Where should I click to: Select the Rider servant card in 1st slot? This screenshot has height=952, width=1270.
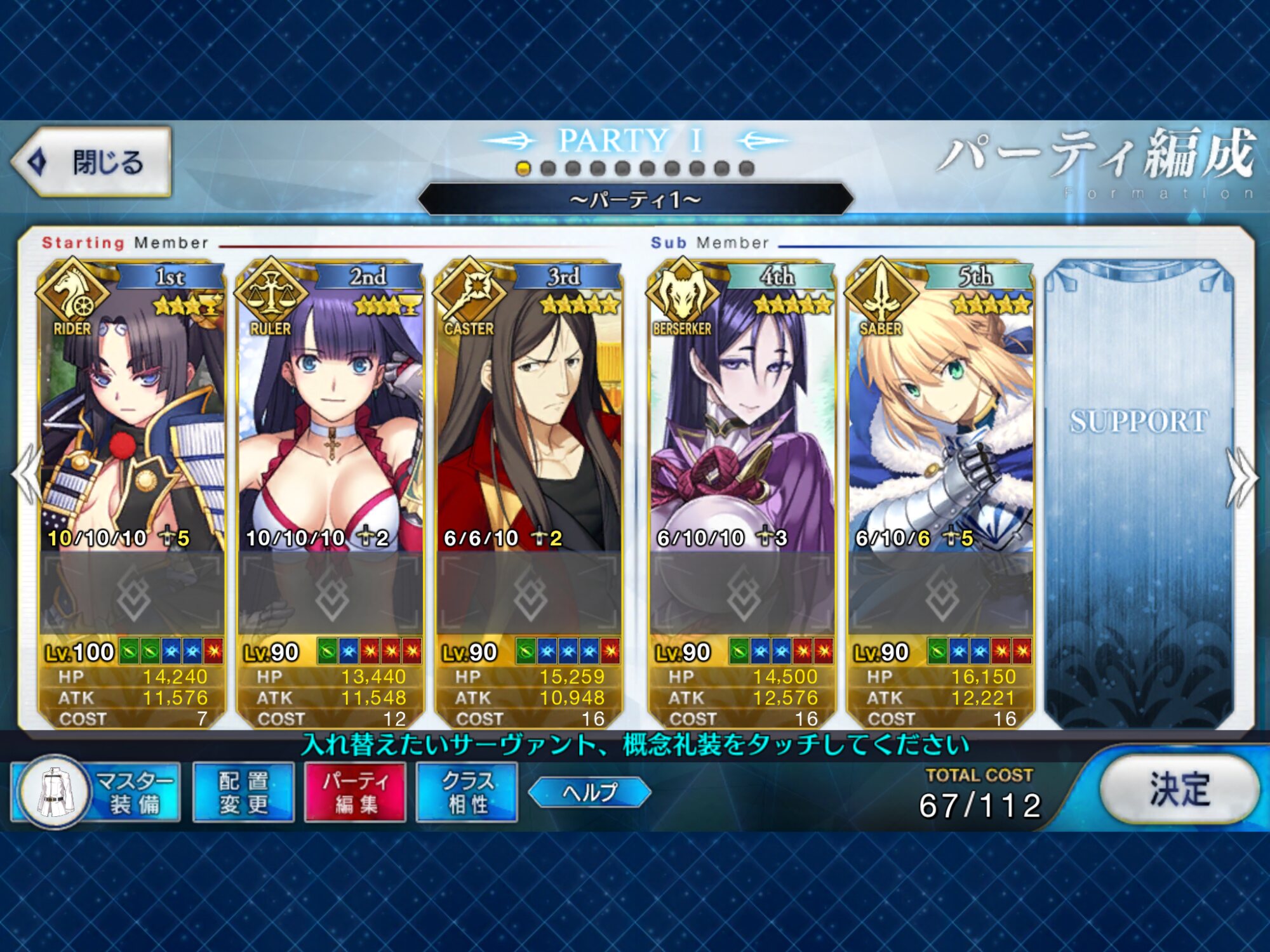click(x=132, y=413)
